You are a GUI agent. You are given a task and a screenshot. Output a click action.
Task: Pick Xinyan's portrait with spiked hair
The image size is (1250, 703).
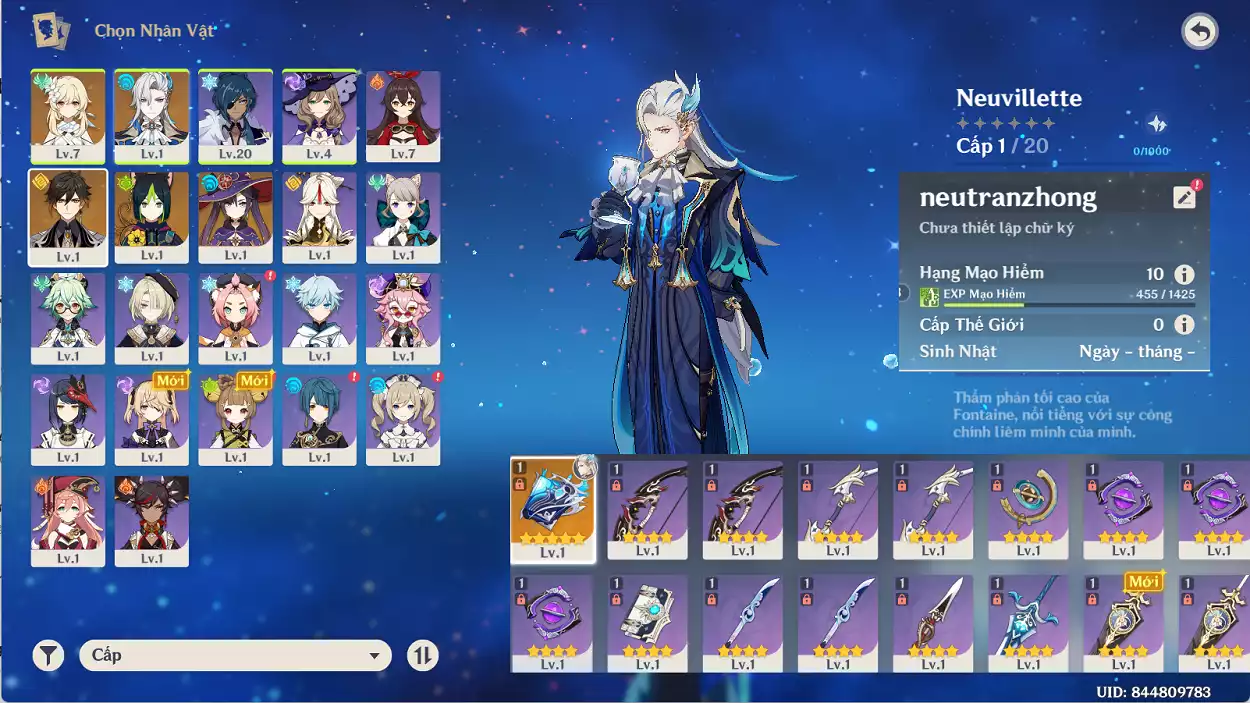[x=152, y=520]
